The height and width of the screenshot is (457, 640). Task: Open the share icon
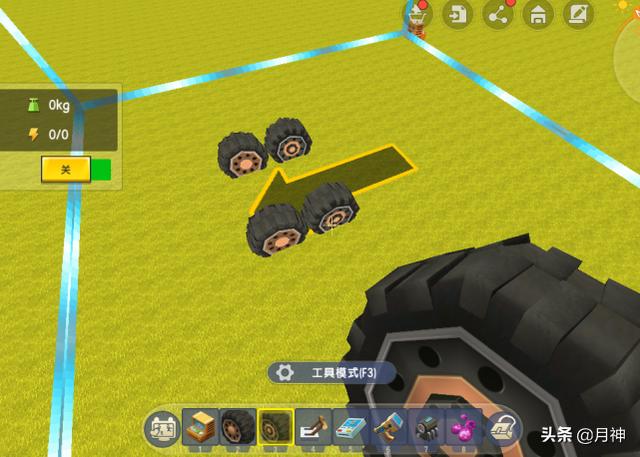point(497,14)
